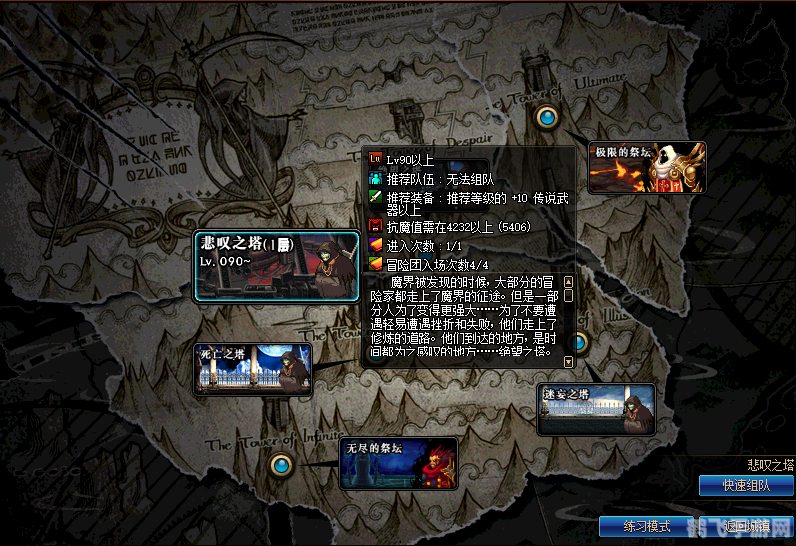Screen dimensions: 796x546
Task: Click the description scroll-down arrow
Action: pyautogui.click(x=568, y=361)
